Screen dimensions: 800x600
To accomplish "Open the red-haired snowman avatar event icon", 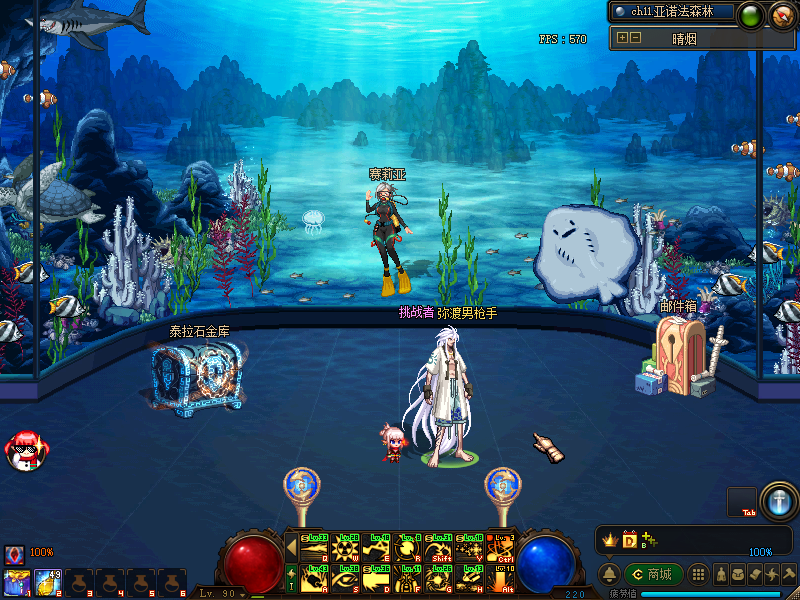I will click(22, 451).
